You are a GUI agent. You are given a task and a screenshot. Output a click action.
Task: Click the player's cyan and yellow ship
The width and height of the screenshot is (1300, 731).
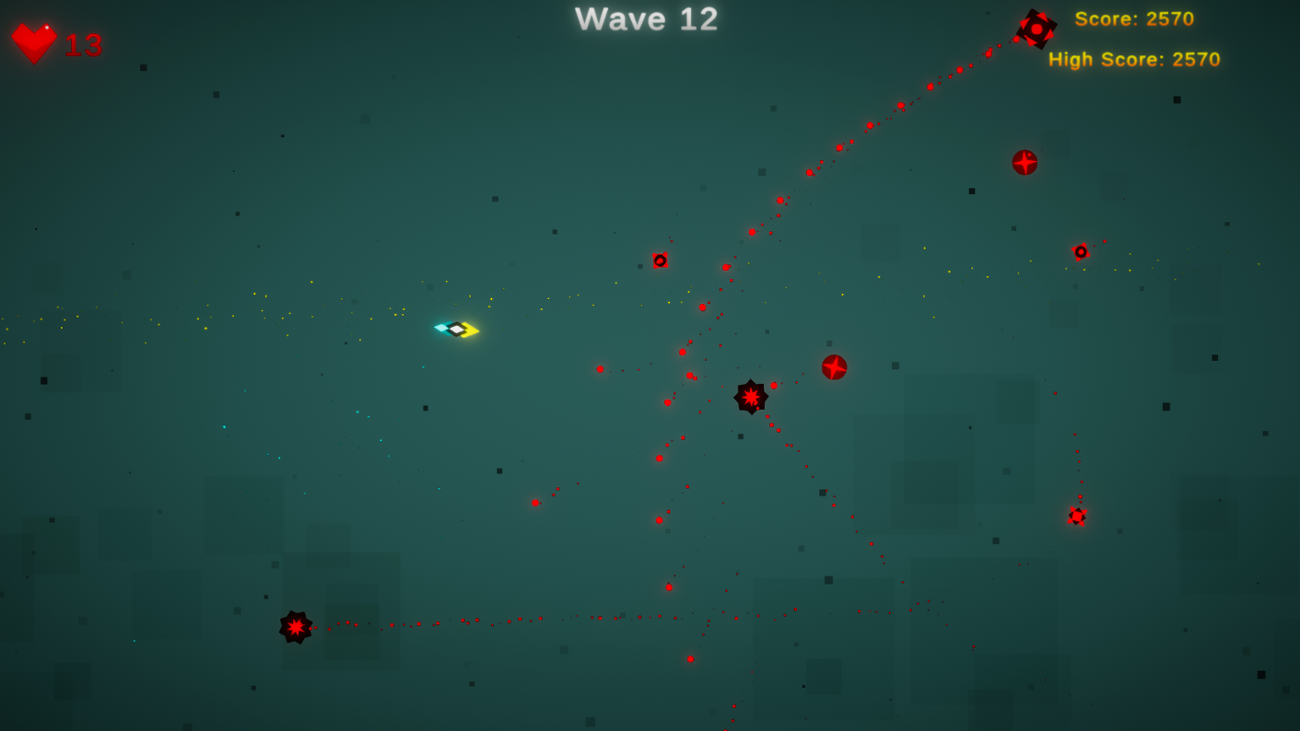click(x=456, y=328)
